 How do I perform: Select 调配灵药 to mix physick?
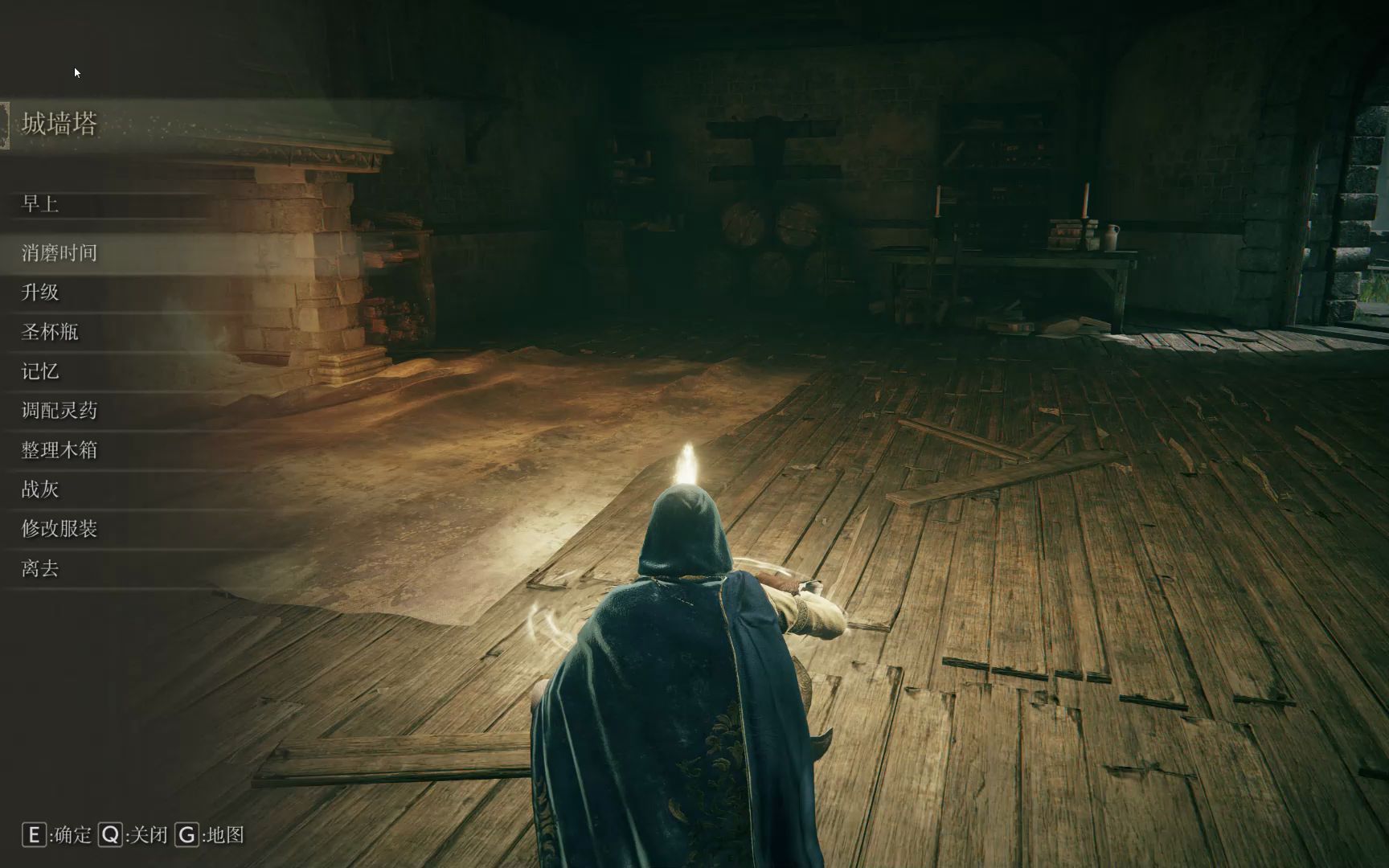pos(59,411)
